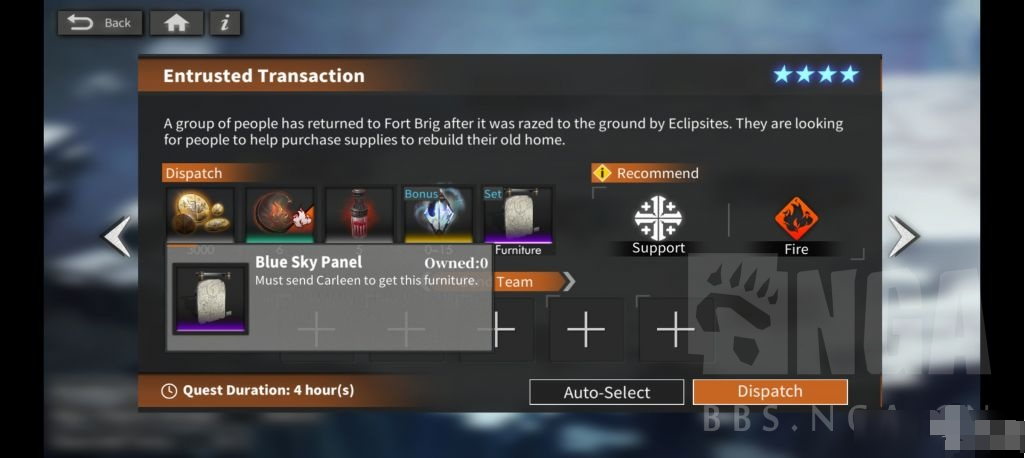The width and height of the screenshot is (1025, 458).
Task: View the Bonus crystal reward item
Action: coord(438,214)
